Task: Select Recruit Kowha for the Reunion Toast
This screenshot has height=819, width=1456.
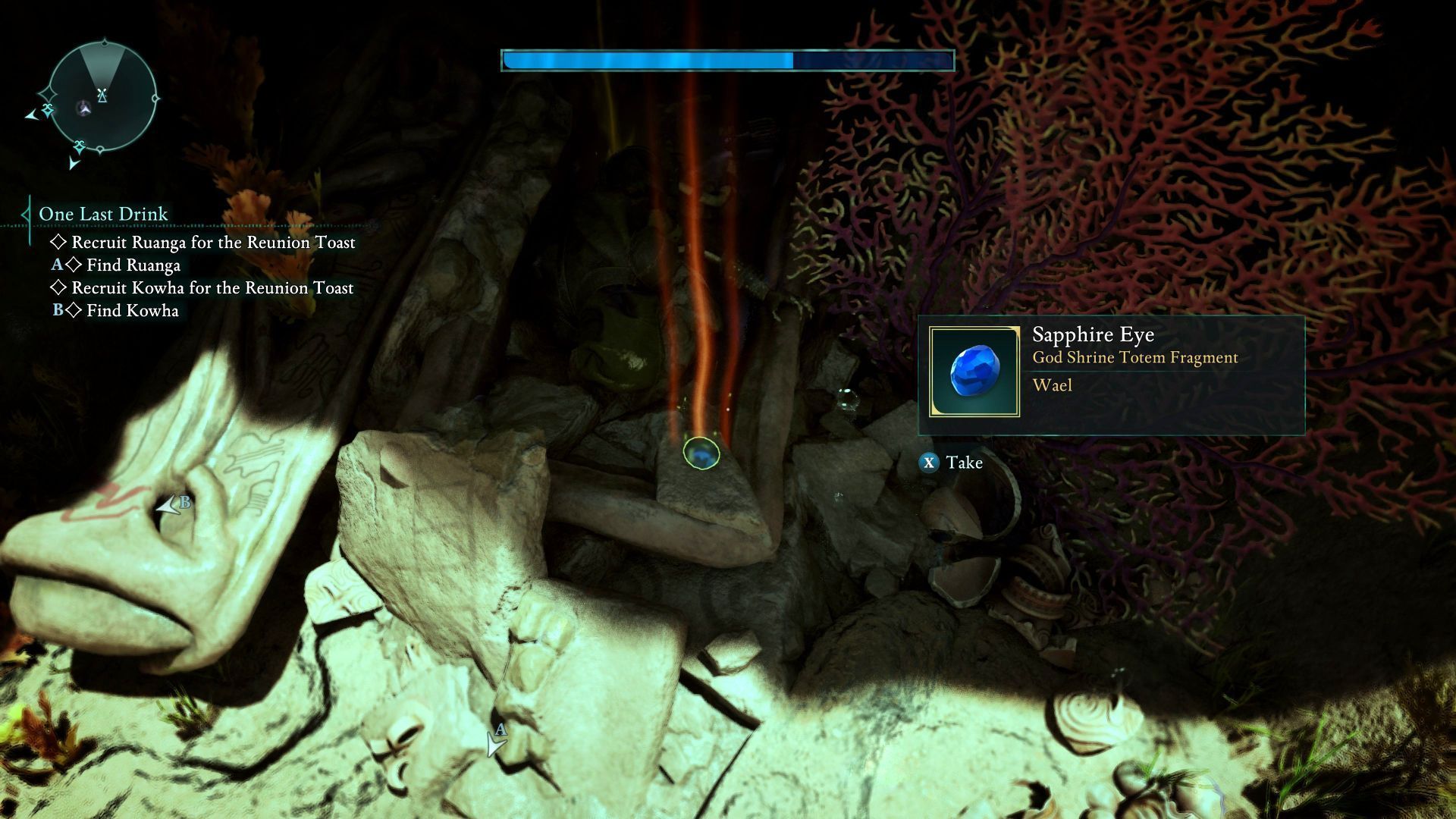Action: tap(212, 288)
